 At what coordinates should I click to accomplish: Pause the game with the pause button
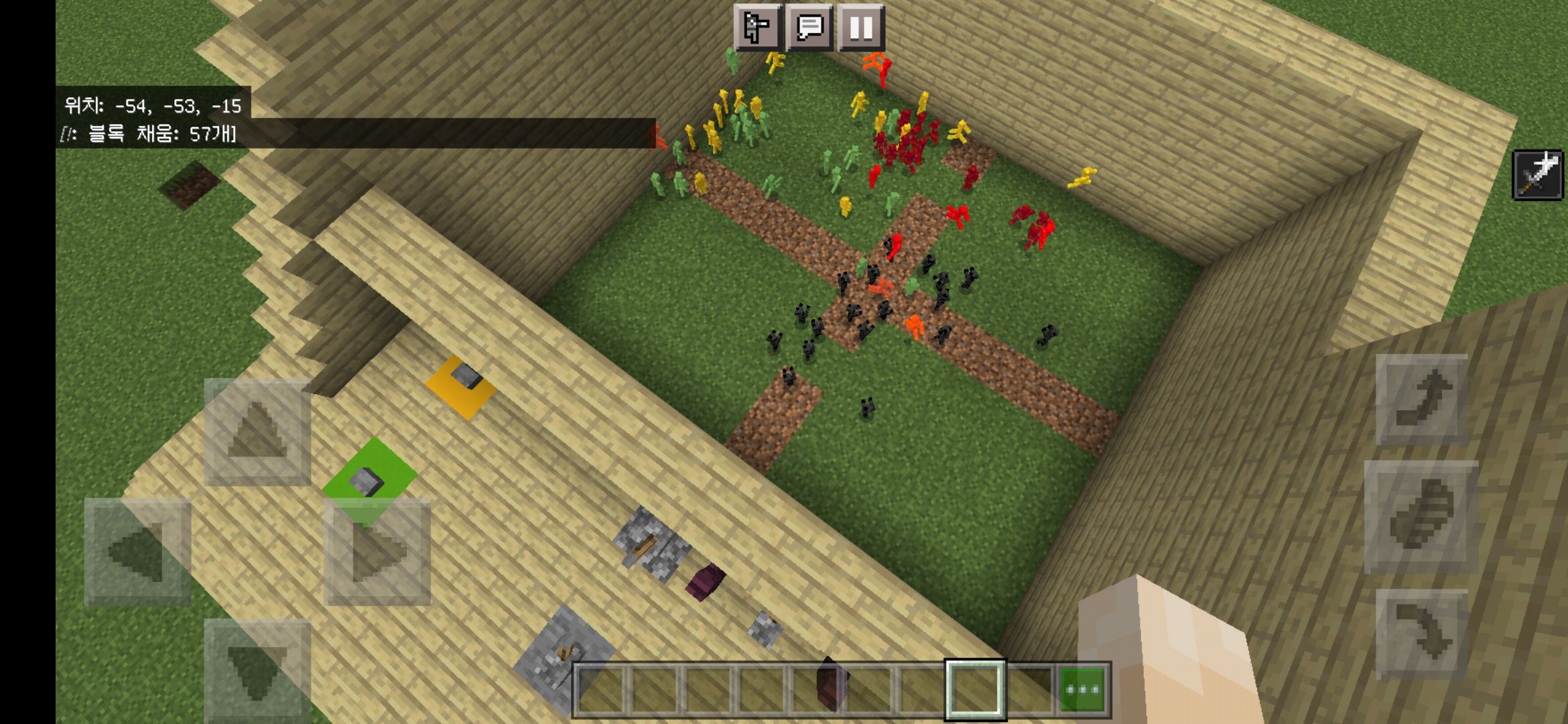tap(861, 28)
